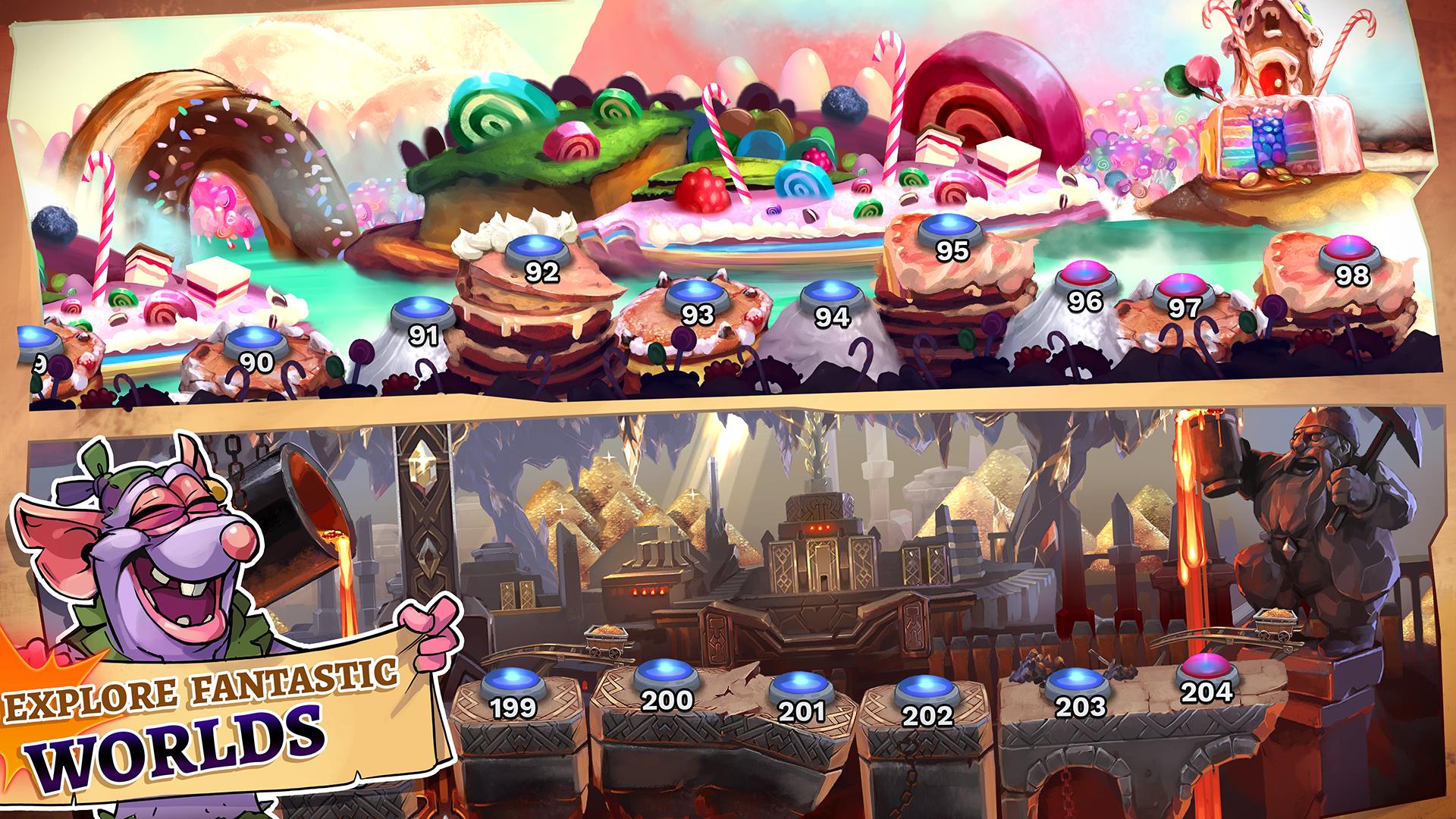This screenshot has height=819, width=1456.
Task: Open level 91 on the map
Action: [x=422, y=315]
